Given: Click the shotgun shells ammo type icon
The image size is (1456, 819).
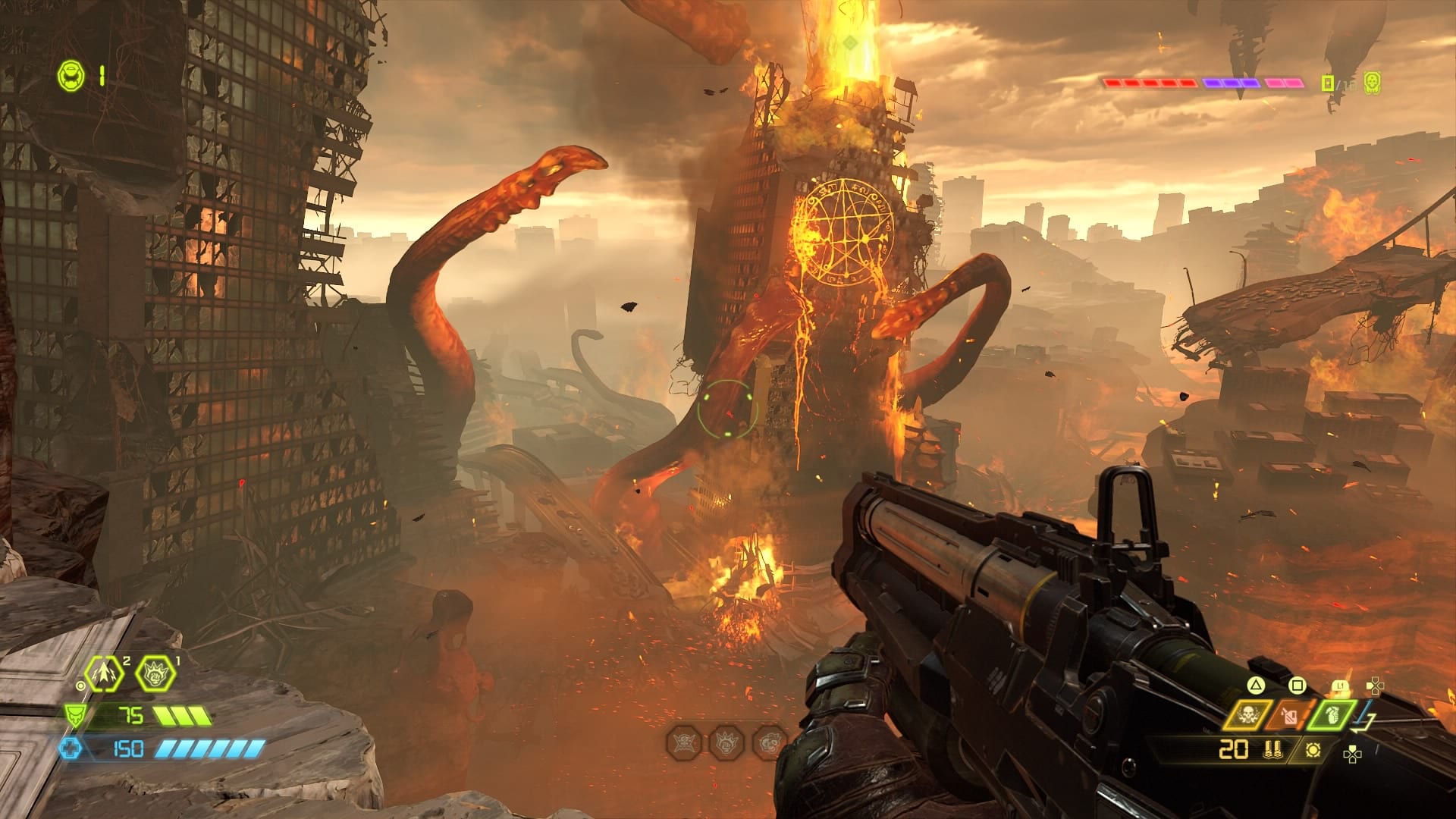Looking at the screenshot, I should (1273, 750).
